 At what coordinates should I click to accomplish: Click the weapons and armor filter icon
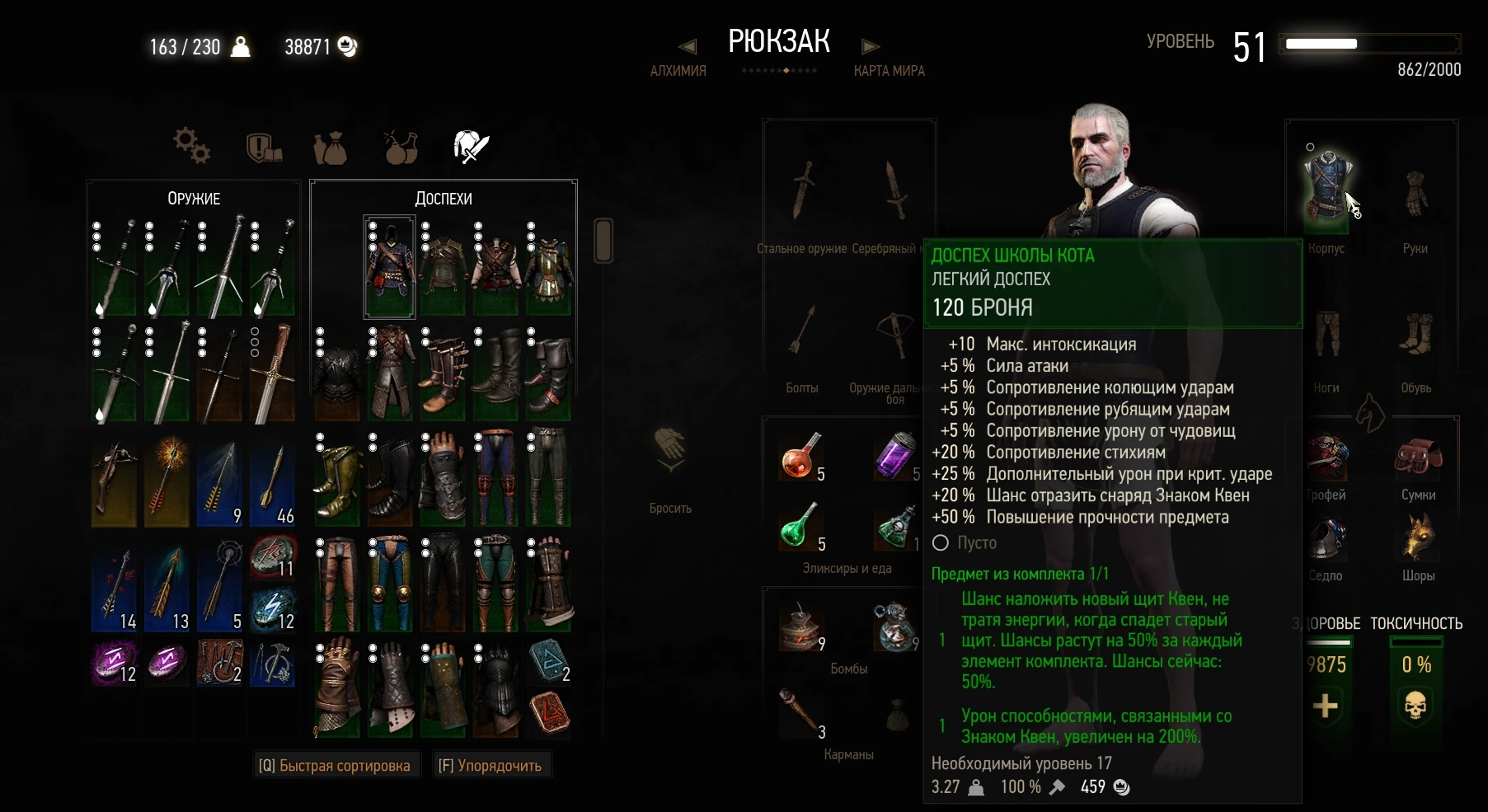471,145
